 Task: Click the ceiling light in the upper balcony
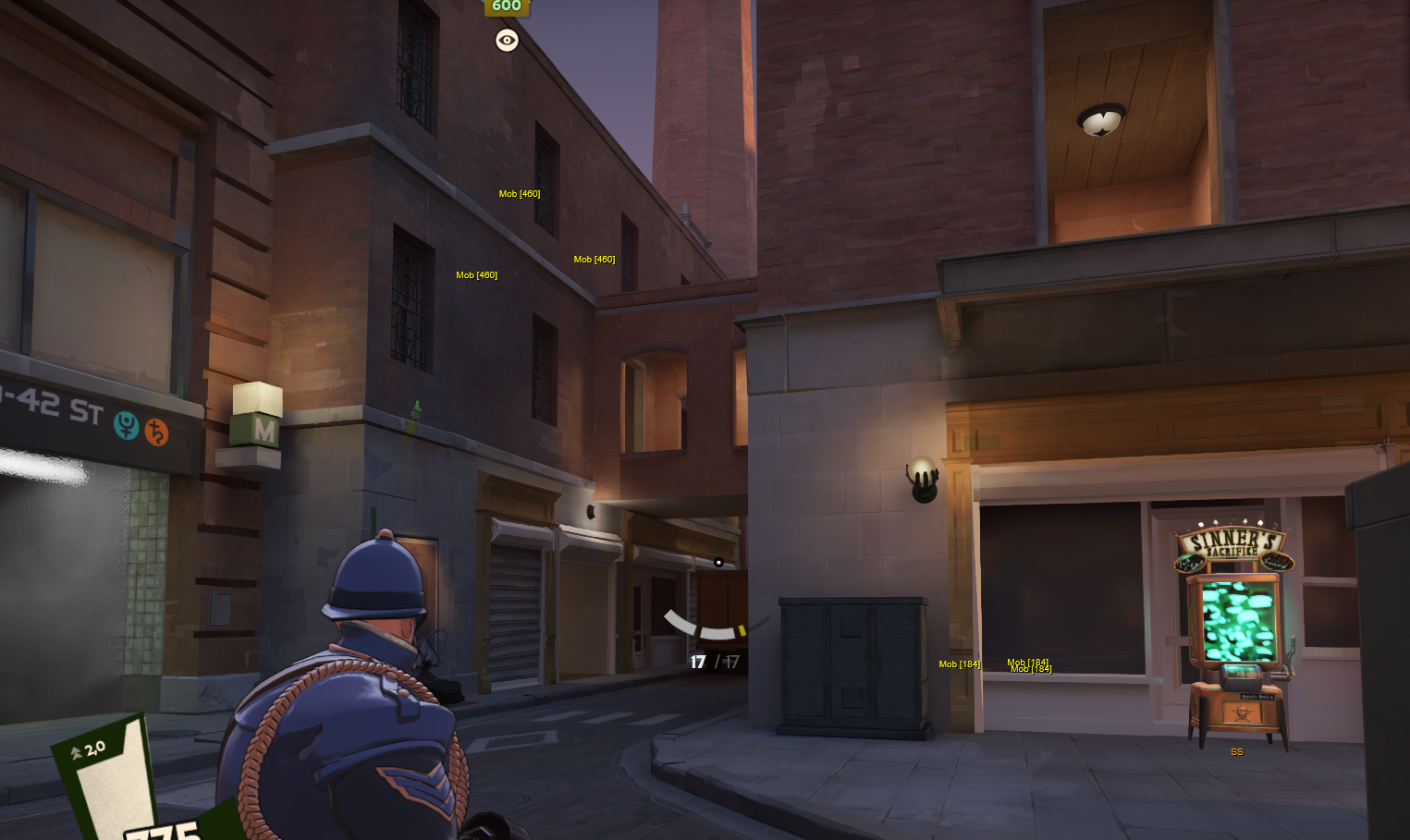click(1100, 117)
